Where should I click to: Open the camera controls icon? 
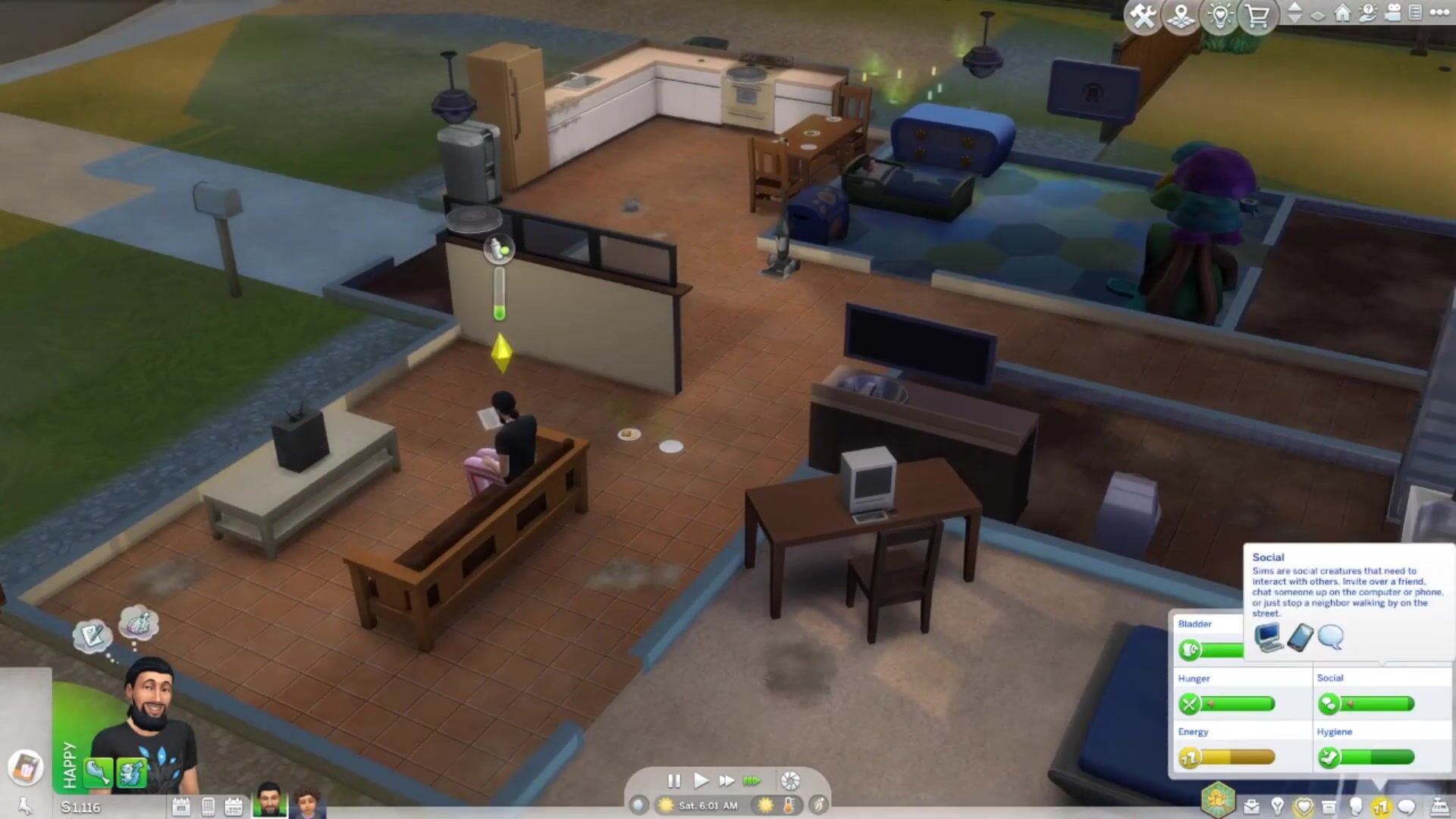1392,13
